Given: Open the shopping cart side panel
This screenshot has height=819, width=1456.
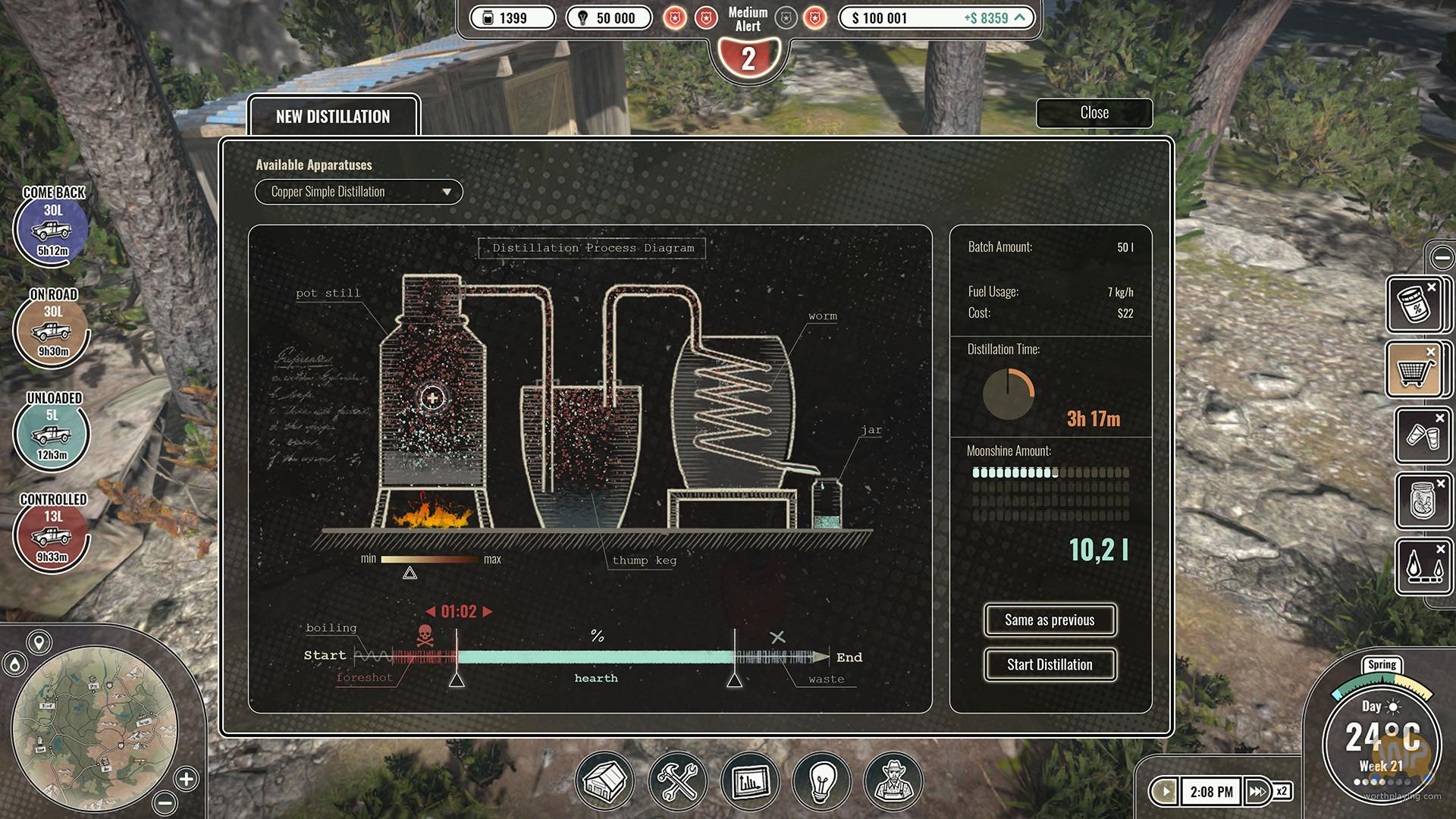Looking at the screenshot, I should pyautogui.click(x=1414, y=370).
